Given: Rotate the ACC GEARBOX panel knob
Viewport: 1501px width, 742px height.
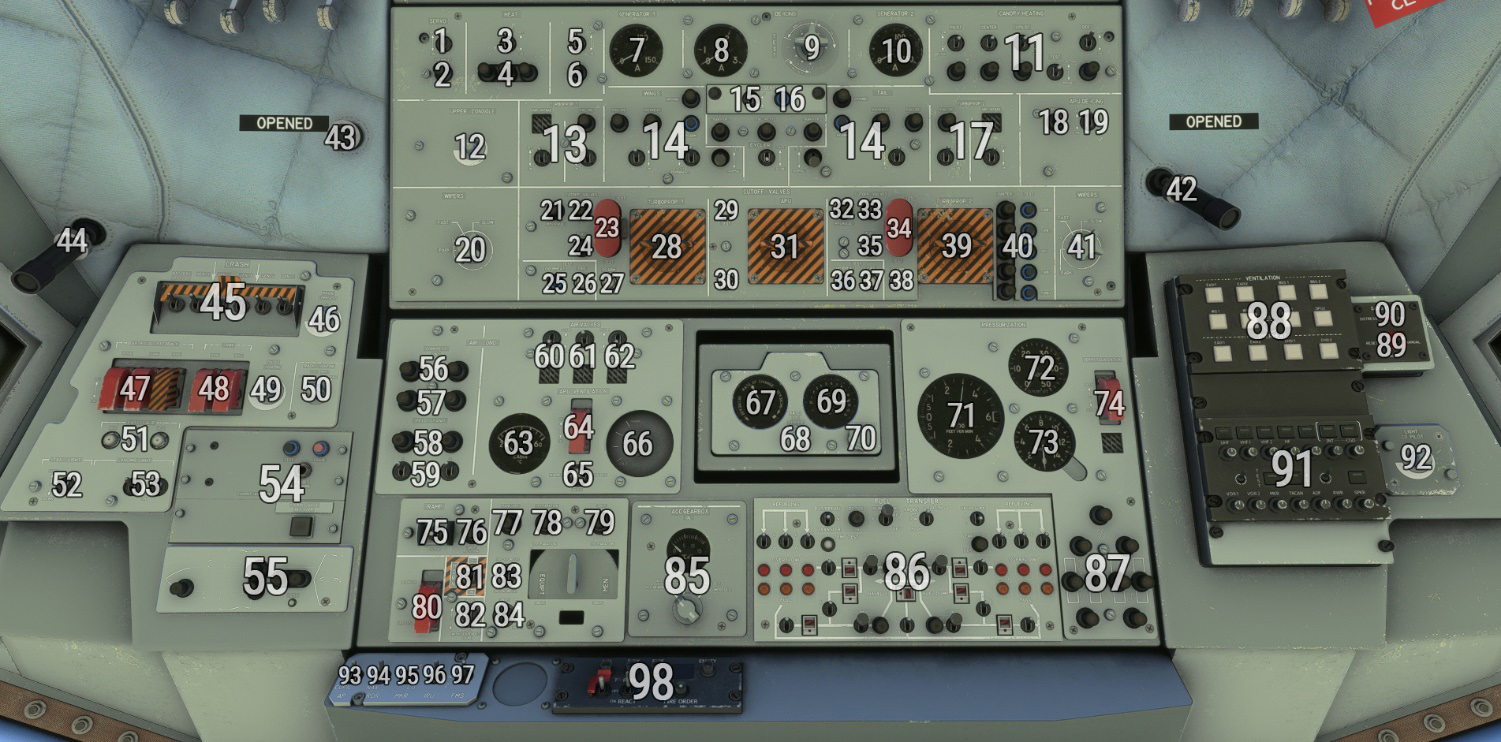Looking at the screenshot, I should (687, 609).
